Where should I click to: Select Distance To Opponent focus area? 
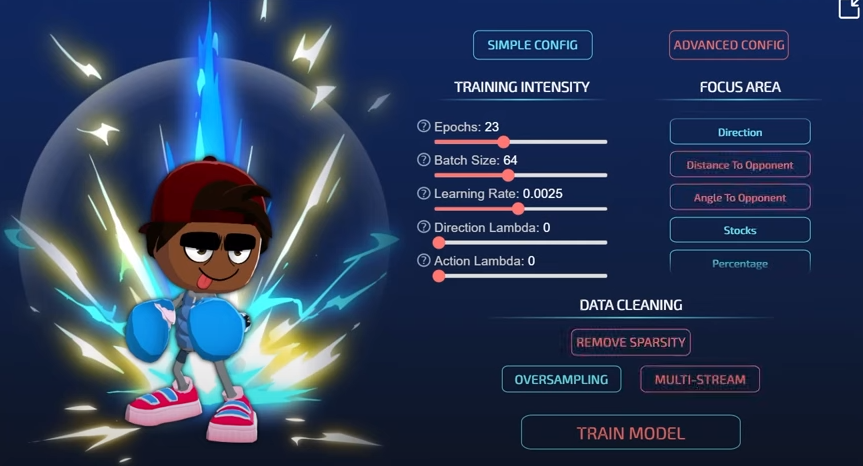tap(740, 165)
